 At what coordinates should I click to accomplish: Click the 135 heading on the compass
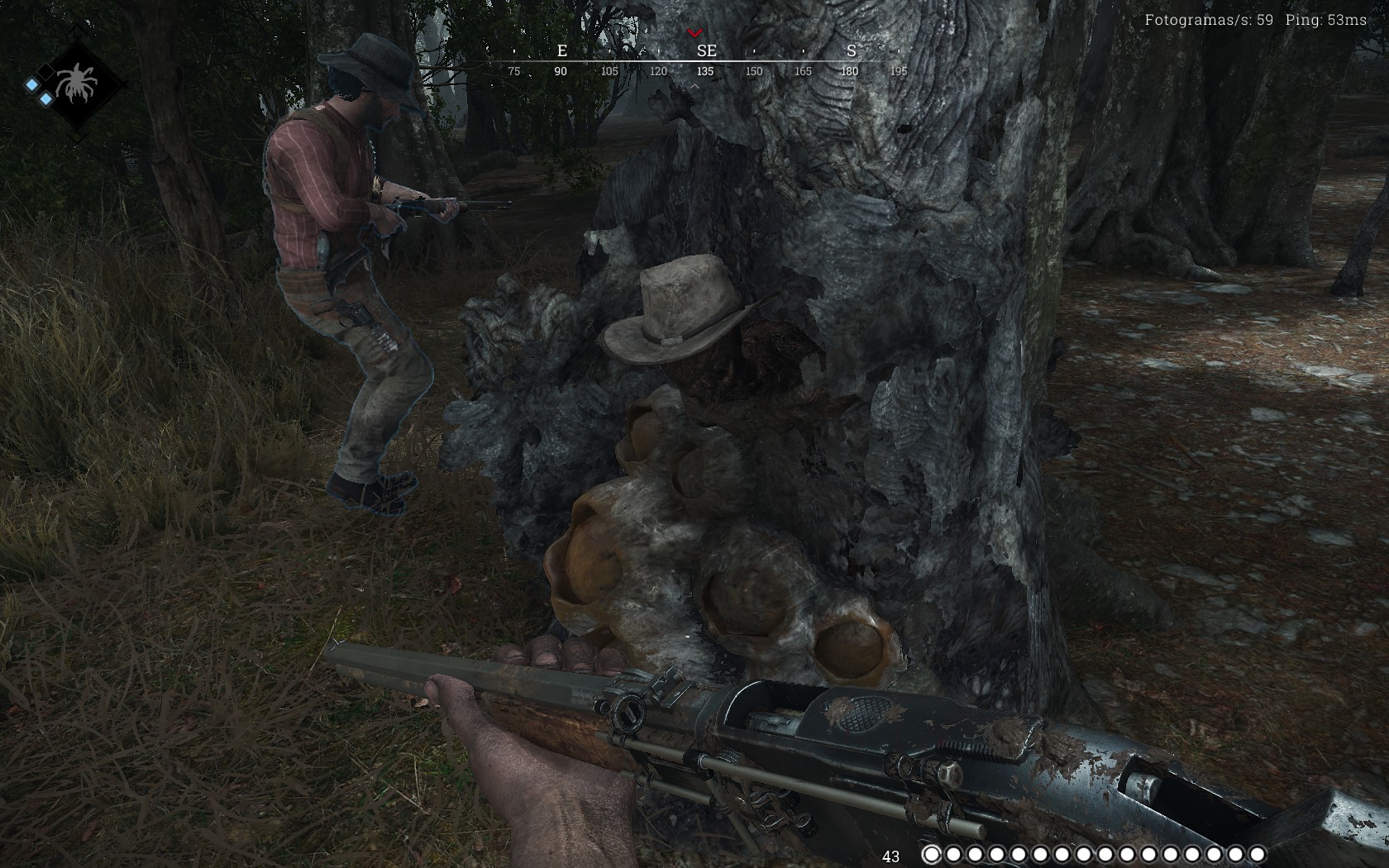704,71
